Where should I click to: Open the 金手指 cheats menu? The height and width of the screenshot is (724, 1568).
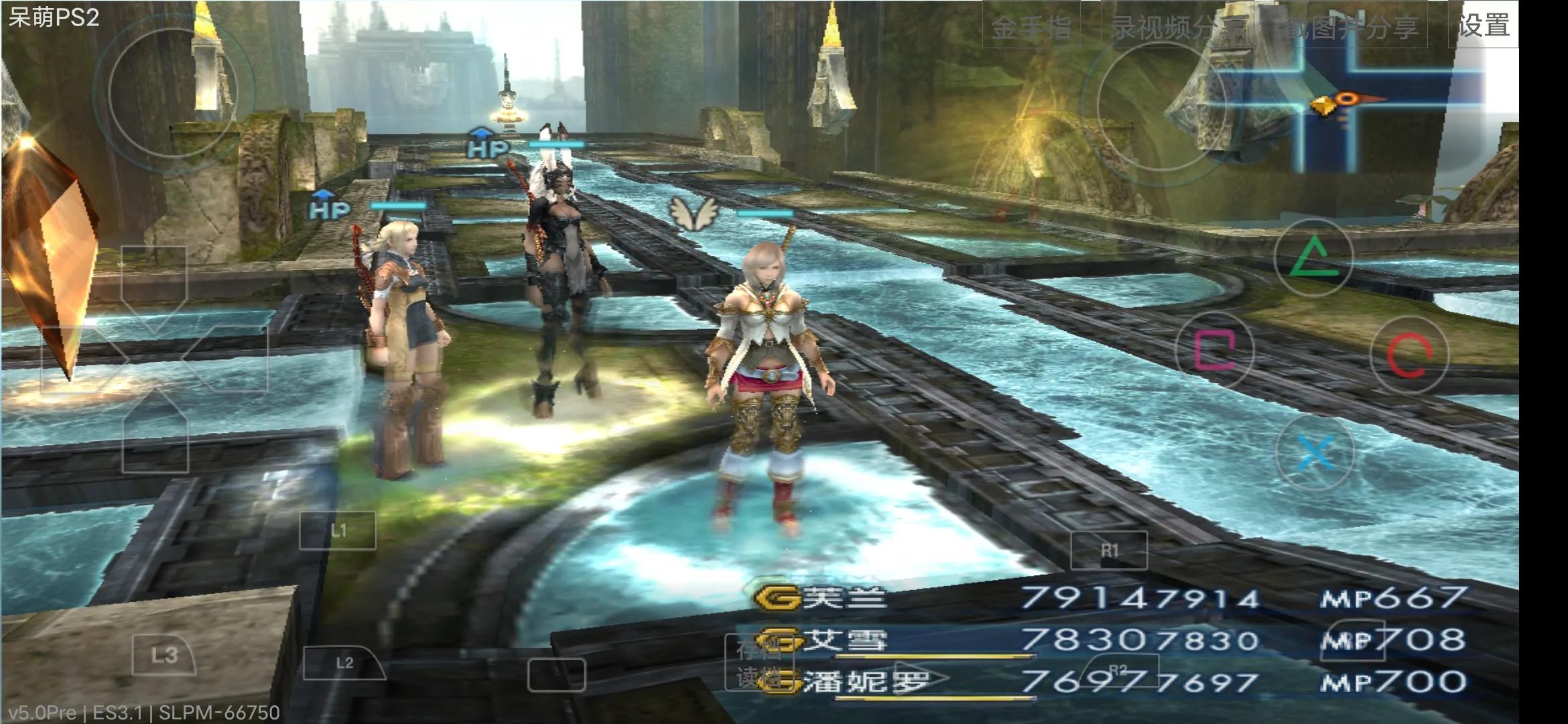pos(1032,25)
